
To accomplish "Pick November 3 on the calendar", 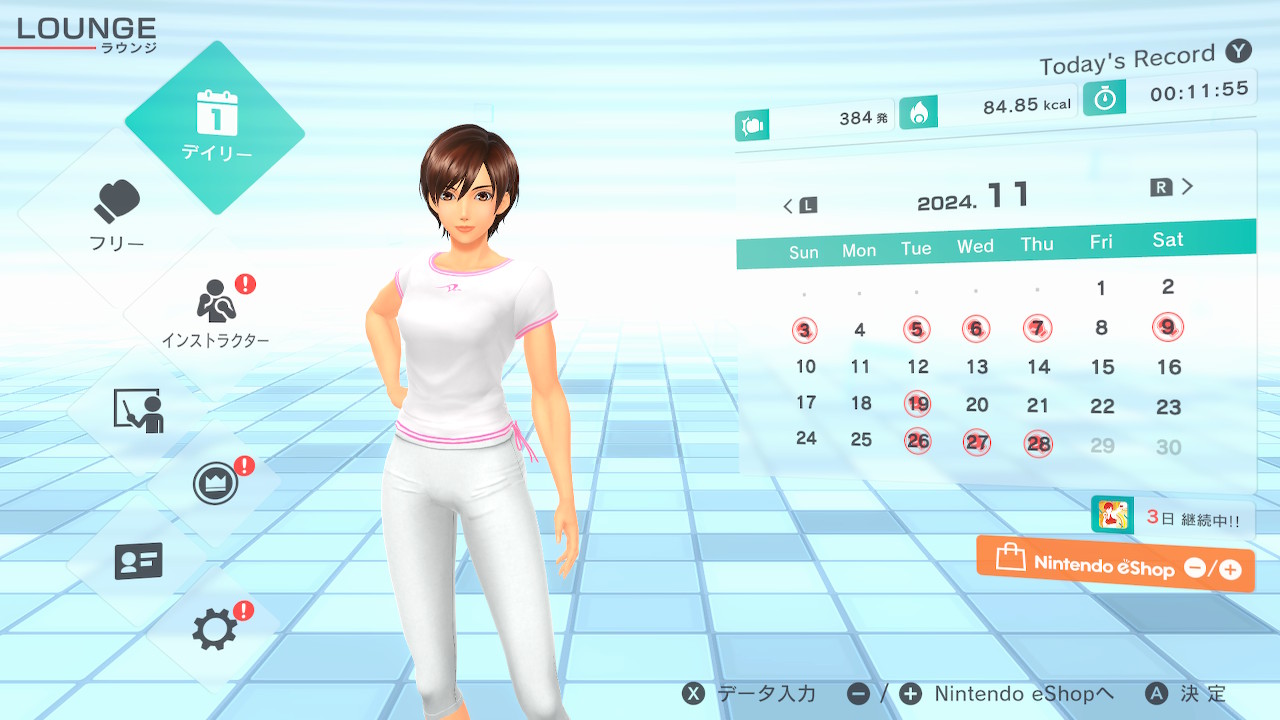I will pos(805,330).
